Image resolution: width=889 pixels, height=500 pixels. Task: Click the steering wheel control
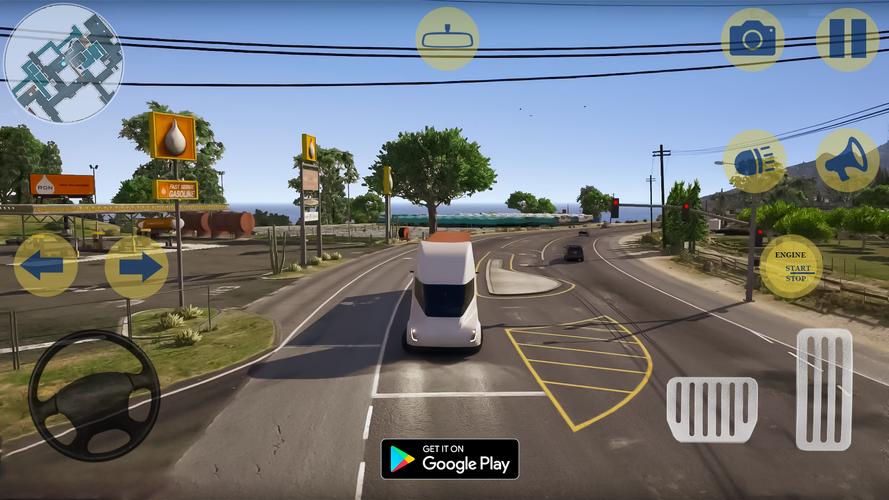pyautogui.click(x=94, y=395)
